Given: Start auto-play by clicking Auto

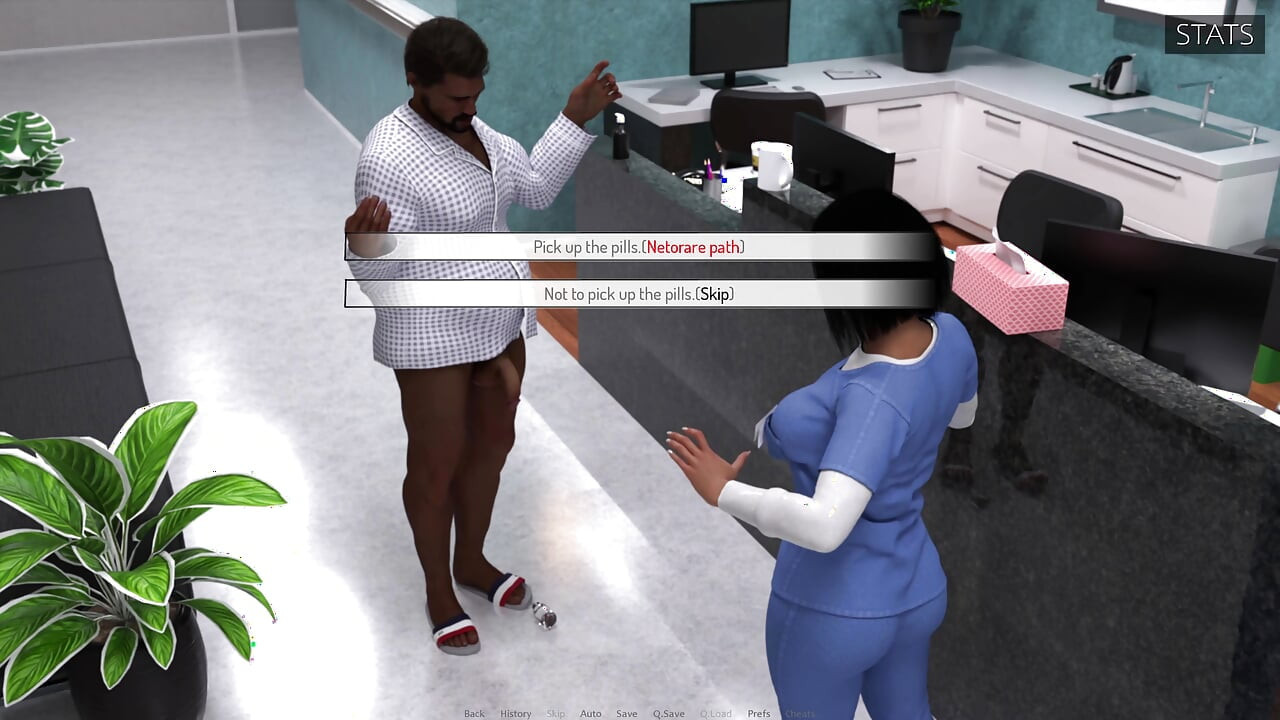Looking at the screenshot, I should point(590,713).
